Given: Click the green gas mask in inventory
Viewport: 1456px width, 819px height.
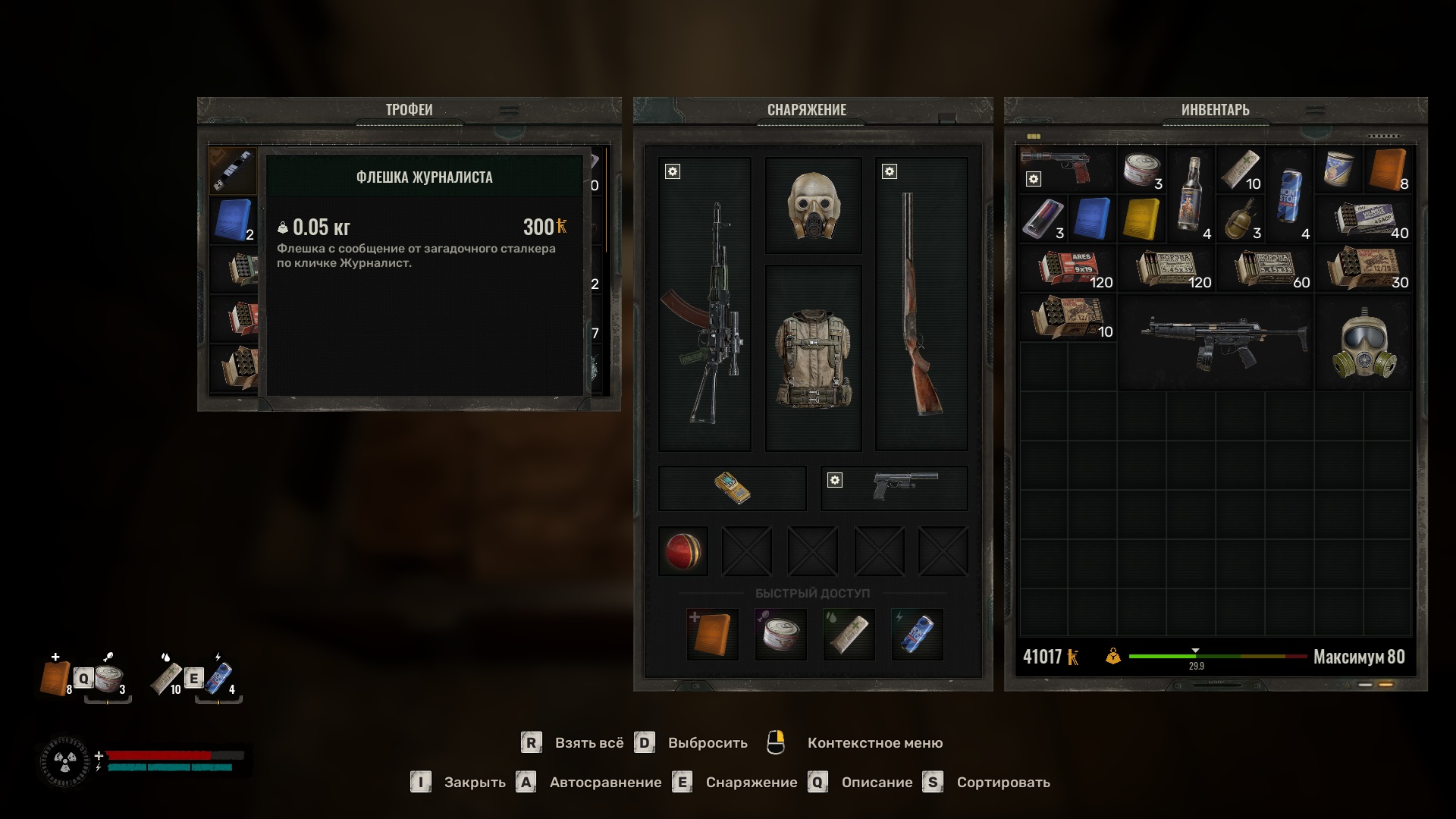Looking at the screenshot, I should click(x=1363, y=343).
